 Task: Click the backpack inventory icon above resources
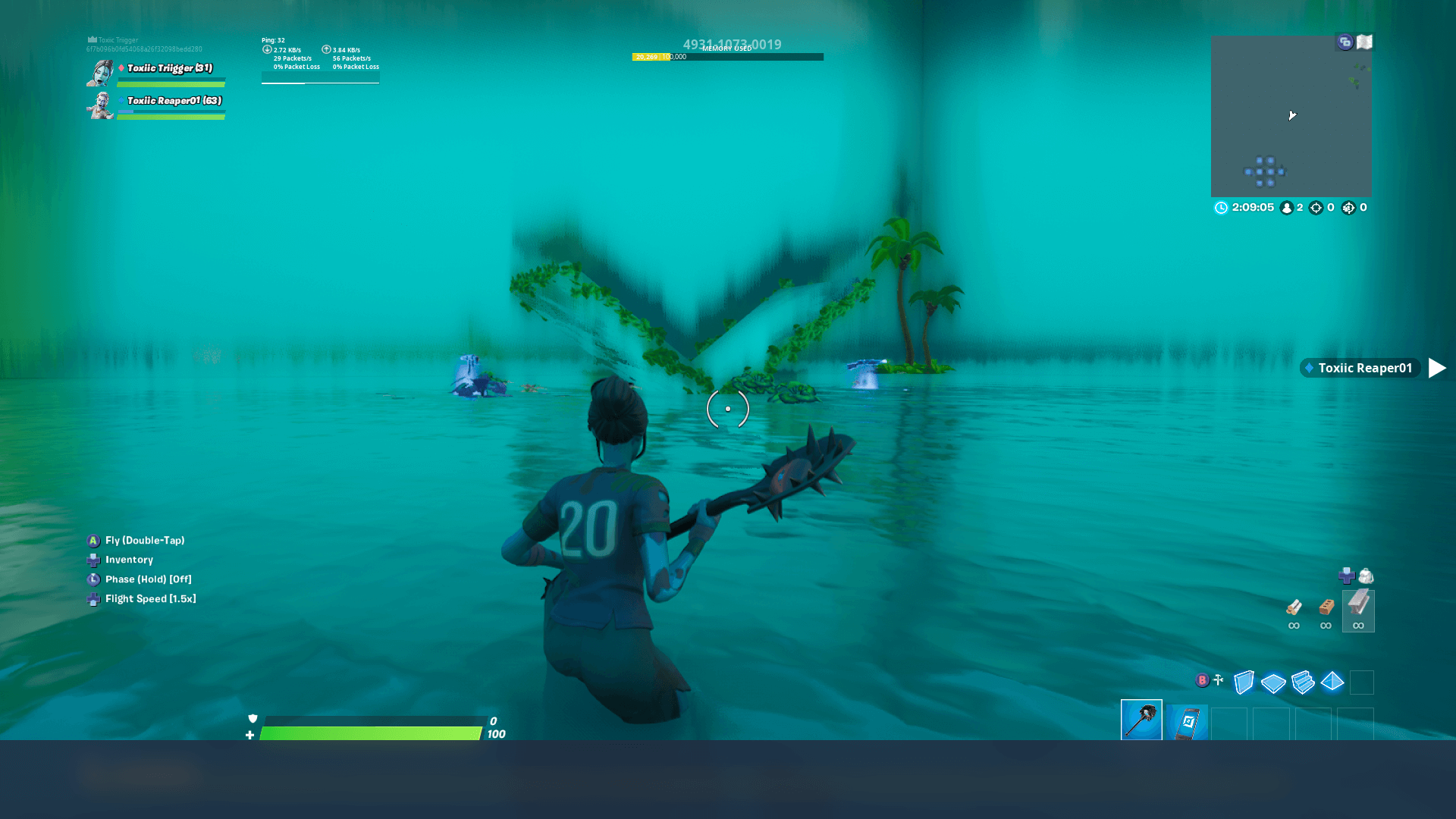[x=1365, y=576]
